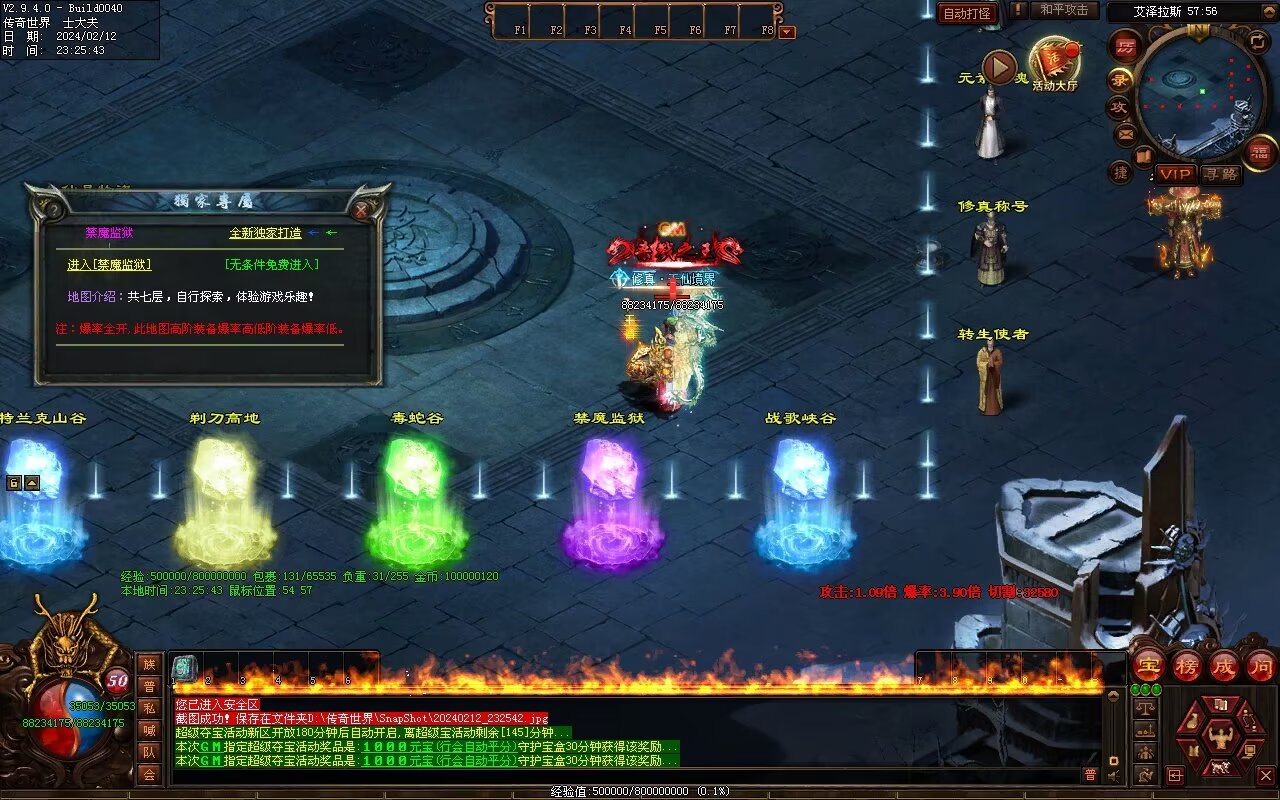Click the 进入[禁魔监狱] link
The height and width of the screenshot is (800, 1280).
coord(109,265)
